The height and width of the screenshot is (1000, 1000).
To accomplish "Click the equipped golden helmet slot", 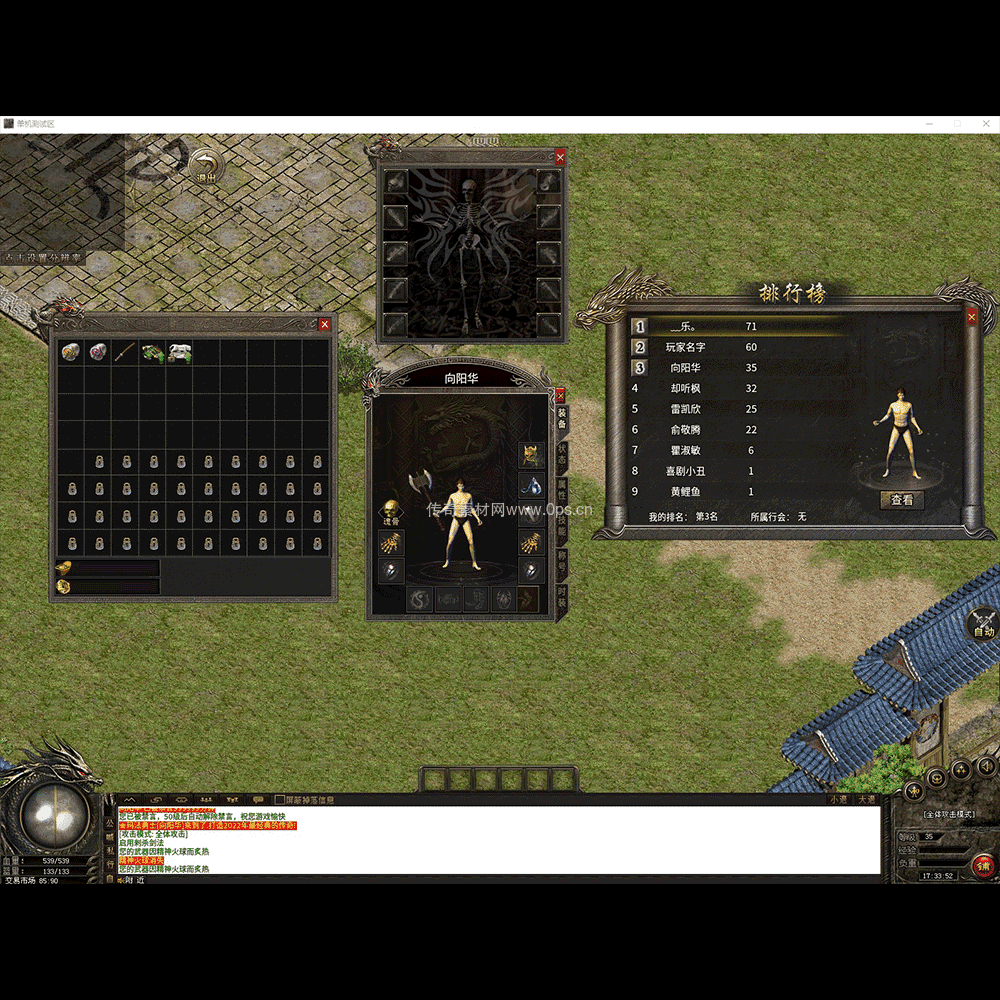I will pos(531,455).
